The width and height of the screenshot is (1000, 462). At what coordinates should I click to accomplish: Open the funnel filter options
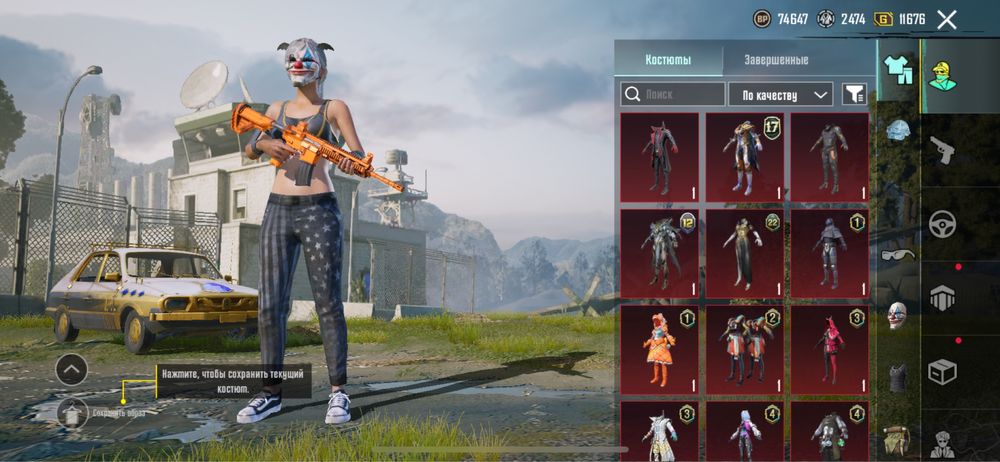(854, 94)
